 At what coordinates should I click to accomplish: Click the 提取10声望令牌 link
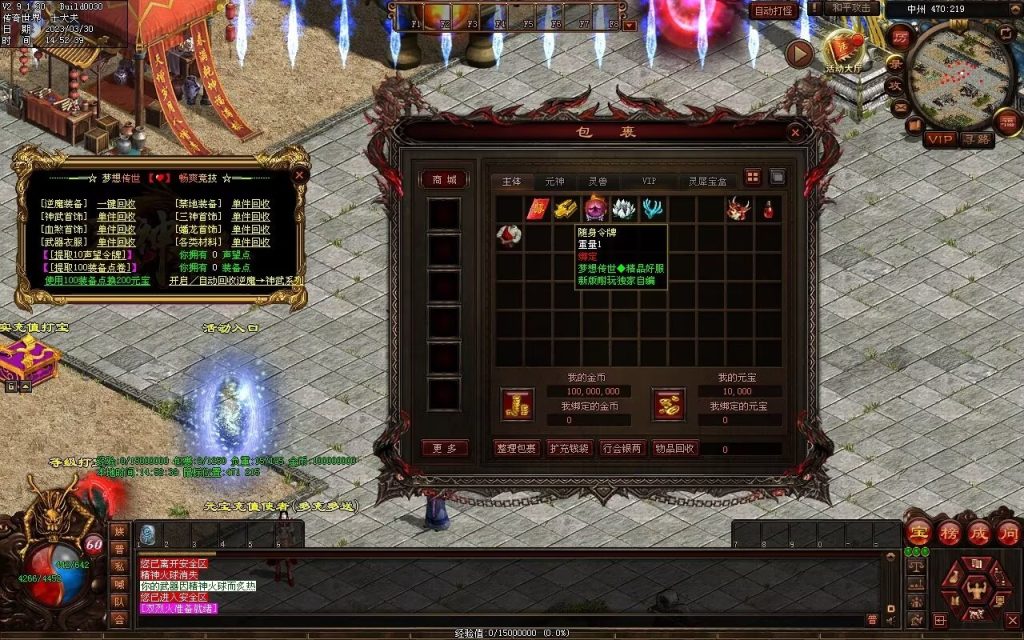click(x=86, y=255)
